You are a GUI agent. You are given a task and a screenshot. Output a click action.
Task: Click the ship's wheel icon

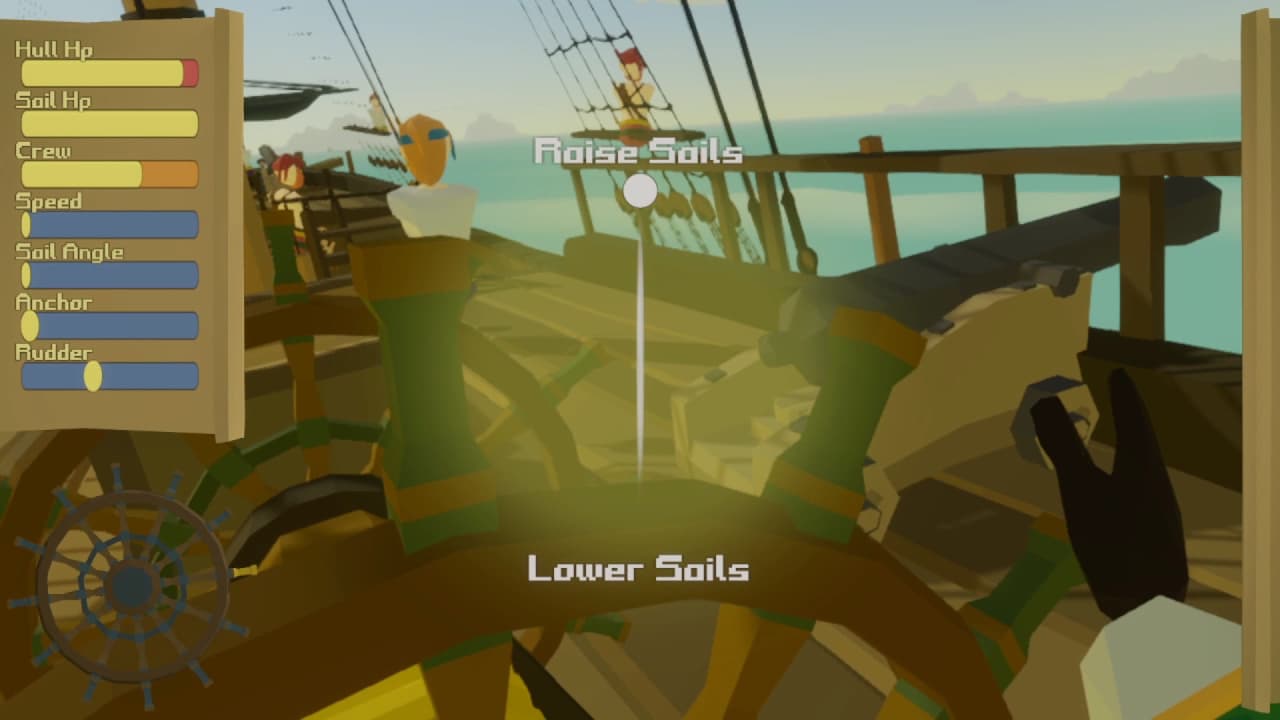point(130,587)
